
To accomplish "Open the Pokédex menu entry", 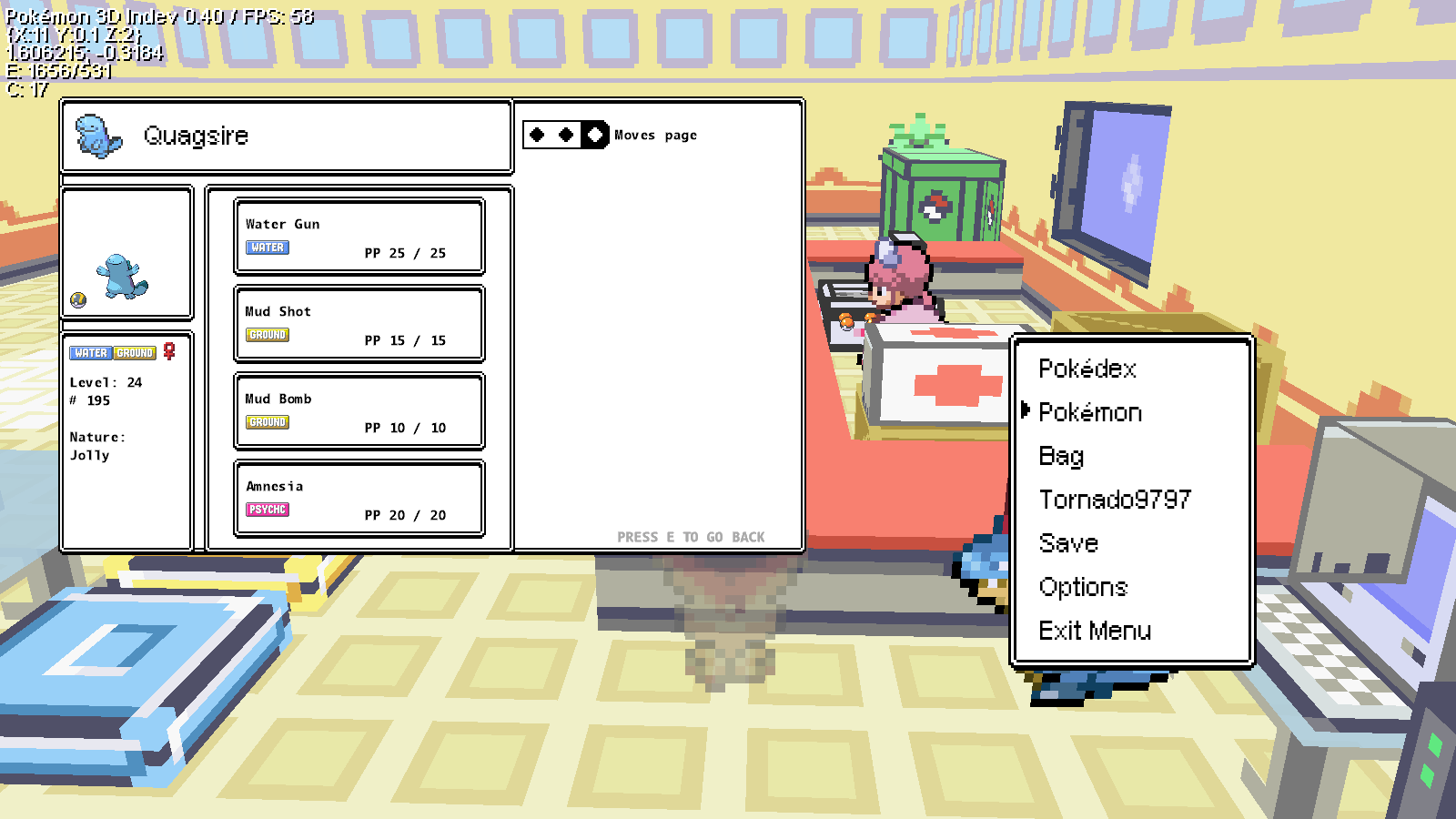I will (x=1087, y=369).
